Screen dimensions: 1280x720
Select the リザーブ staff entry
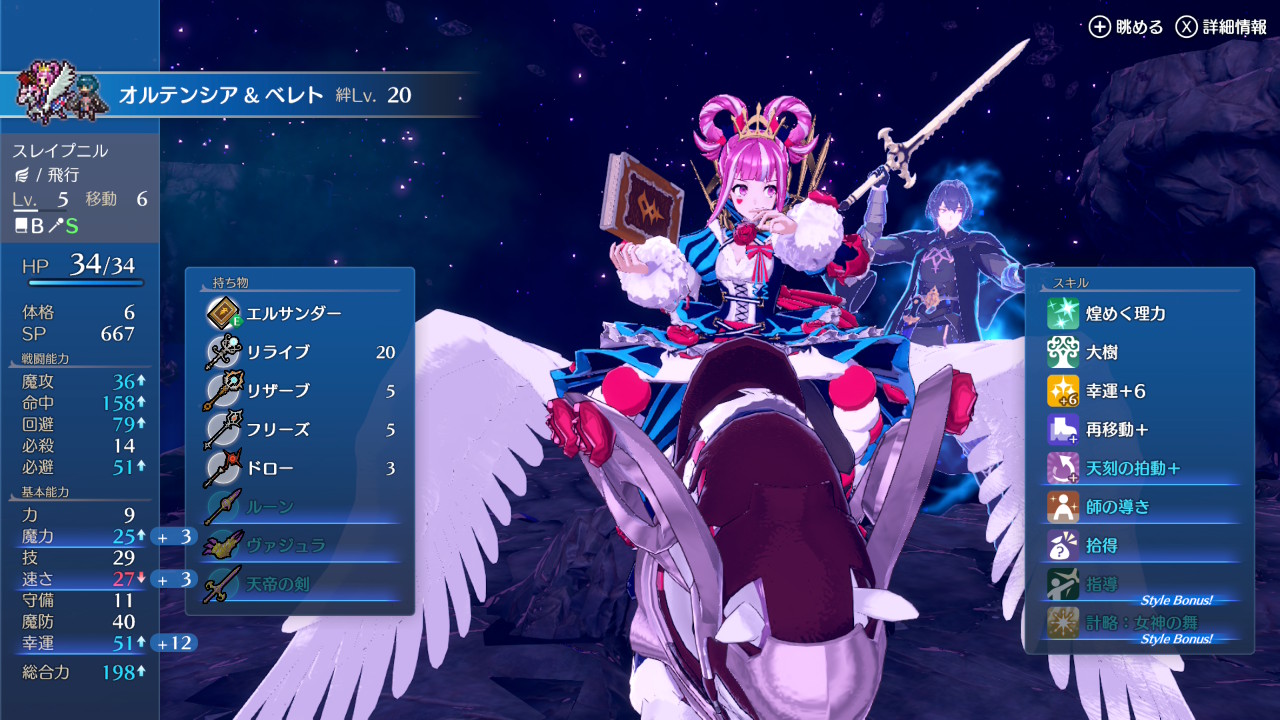(x=300, y=391)
